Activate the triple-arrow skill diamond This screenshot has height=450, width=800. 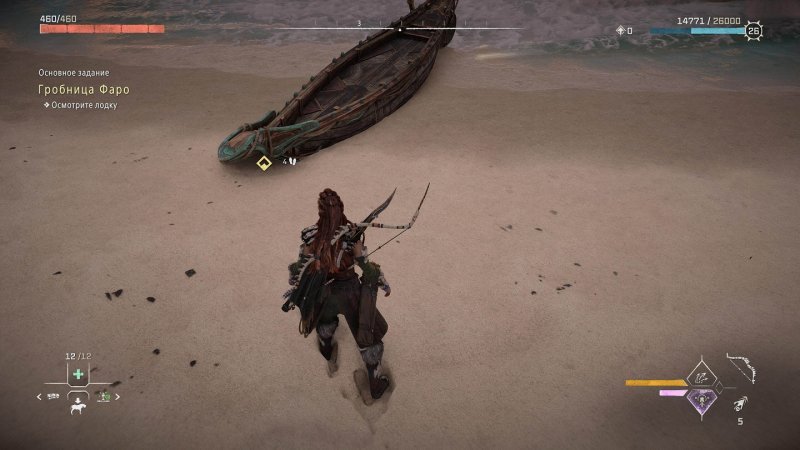(x=702, y=376)
